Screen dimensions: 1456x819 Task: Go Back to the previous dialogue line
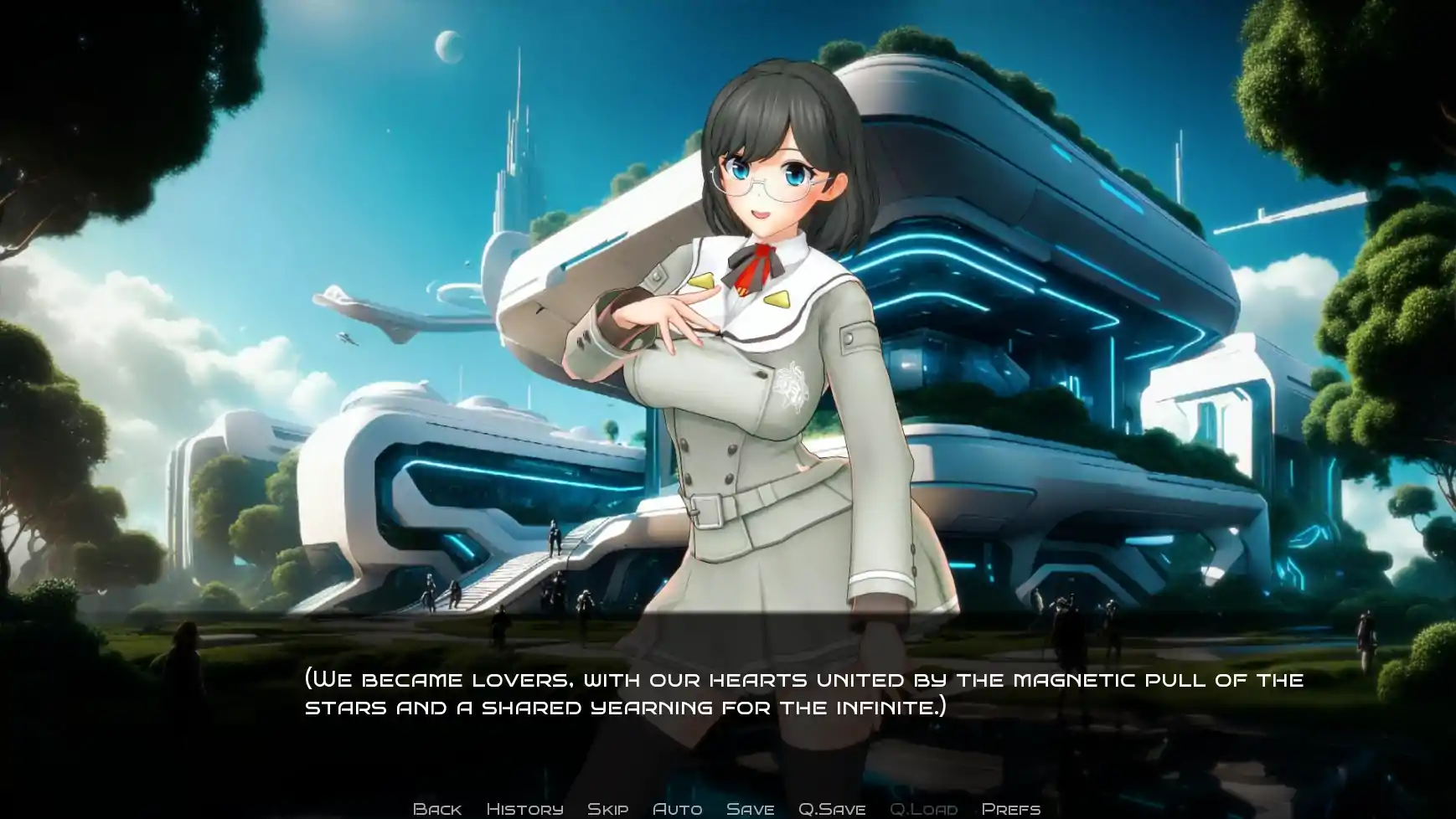click(437, 808)
